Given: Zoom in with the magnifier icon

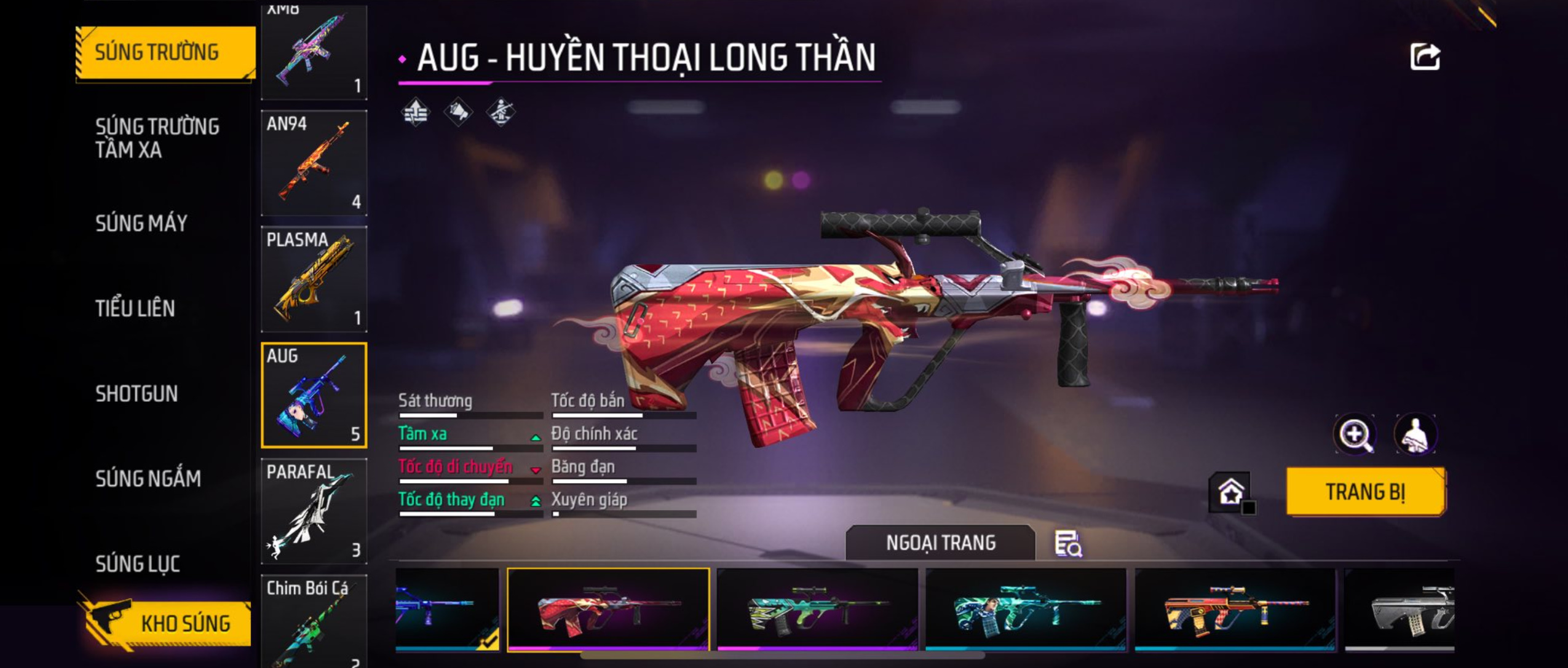Looking at the screenshot, I should pos(1355,434).
